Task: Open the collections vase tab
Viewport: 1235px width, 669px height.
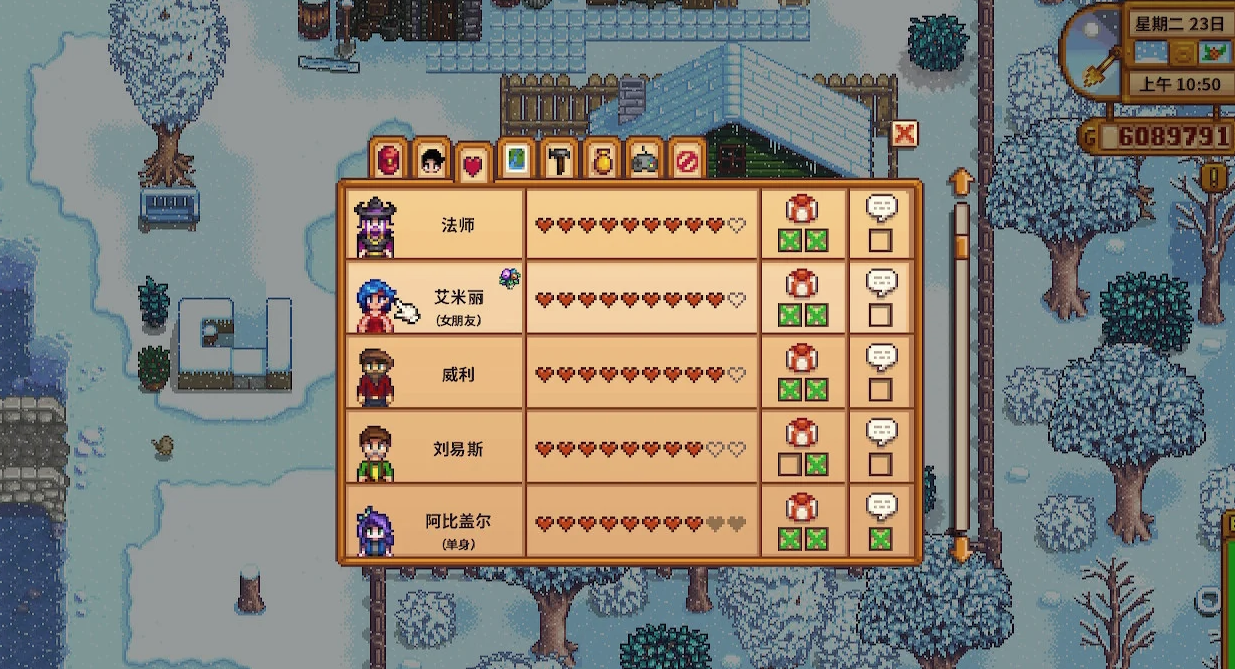Action: click(602, 160)
